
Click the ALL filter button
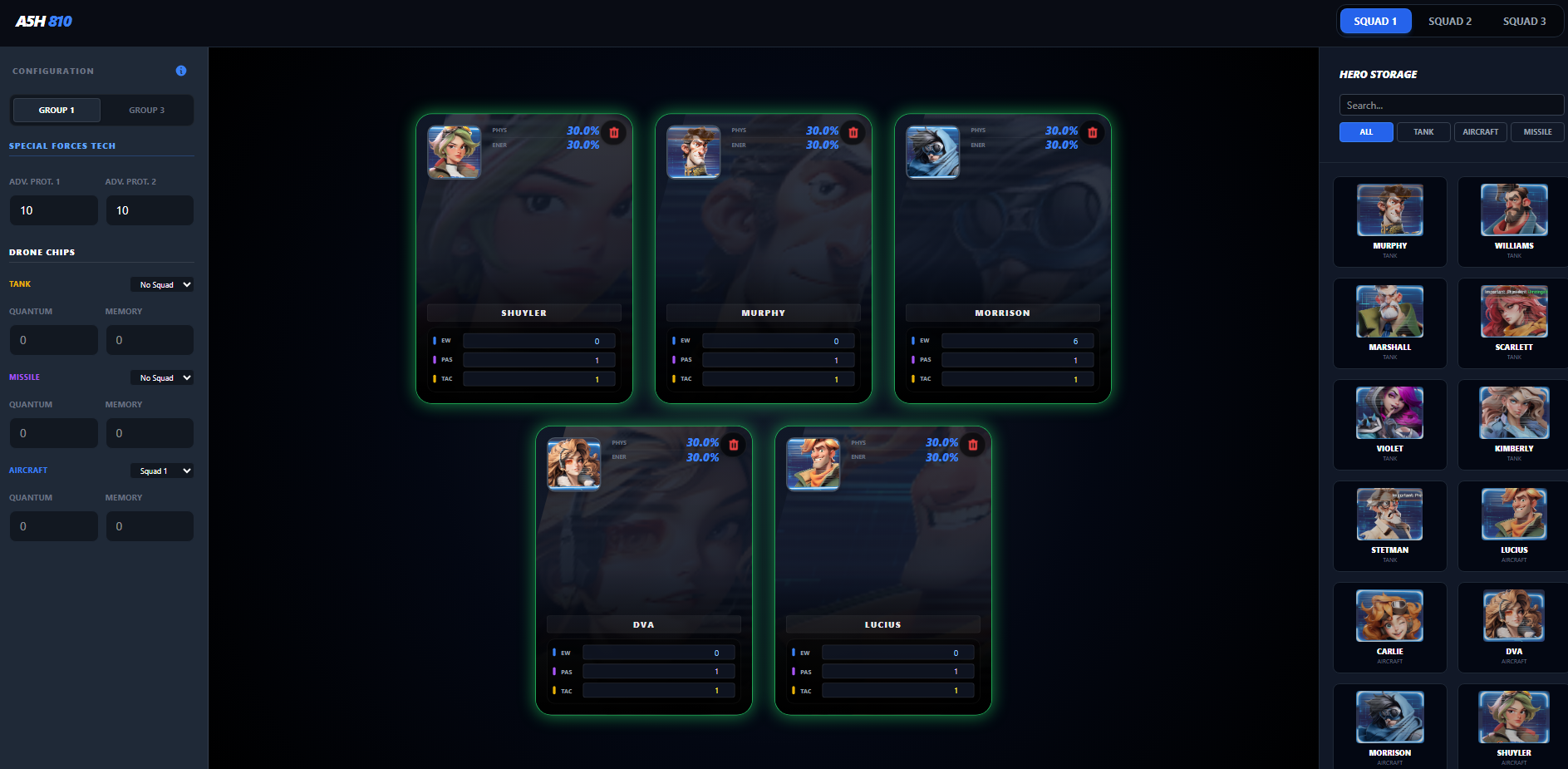point(1366,131)
